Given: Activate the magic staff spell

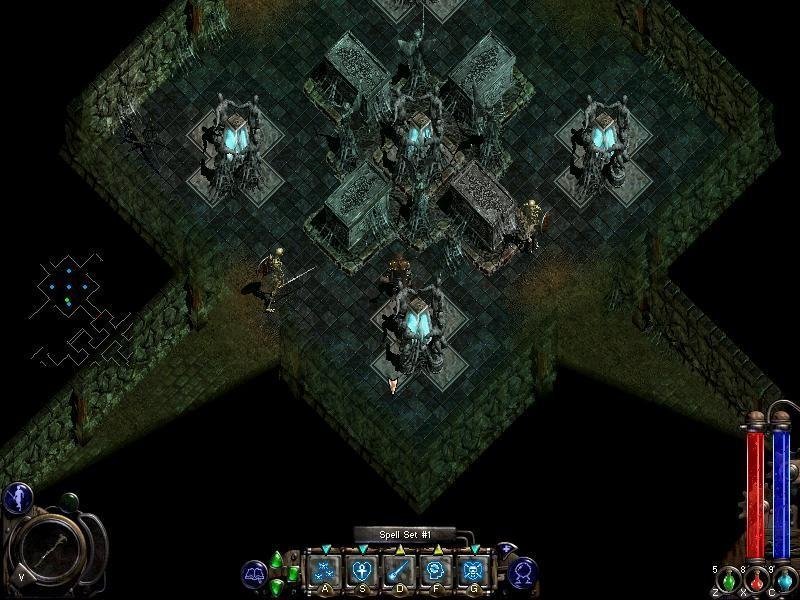Looking at the screenshot, I should [398, 570].
